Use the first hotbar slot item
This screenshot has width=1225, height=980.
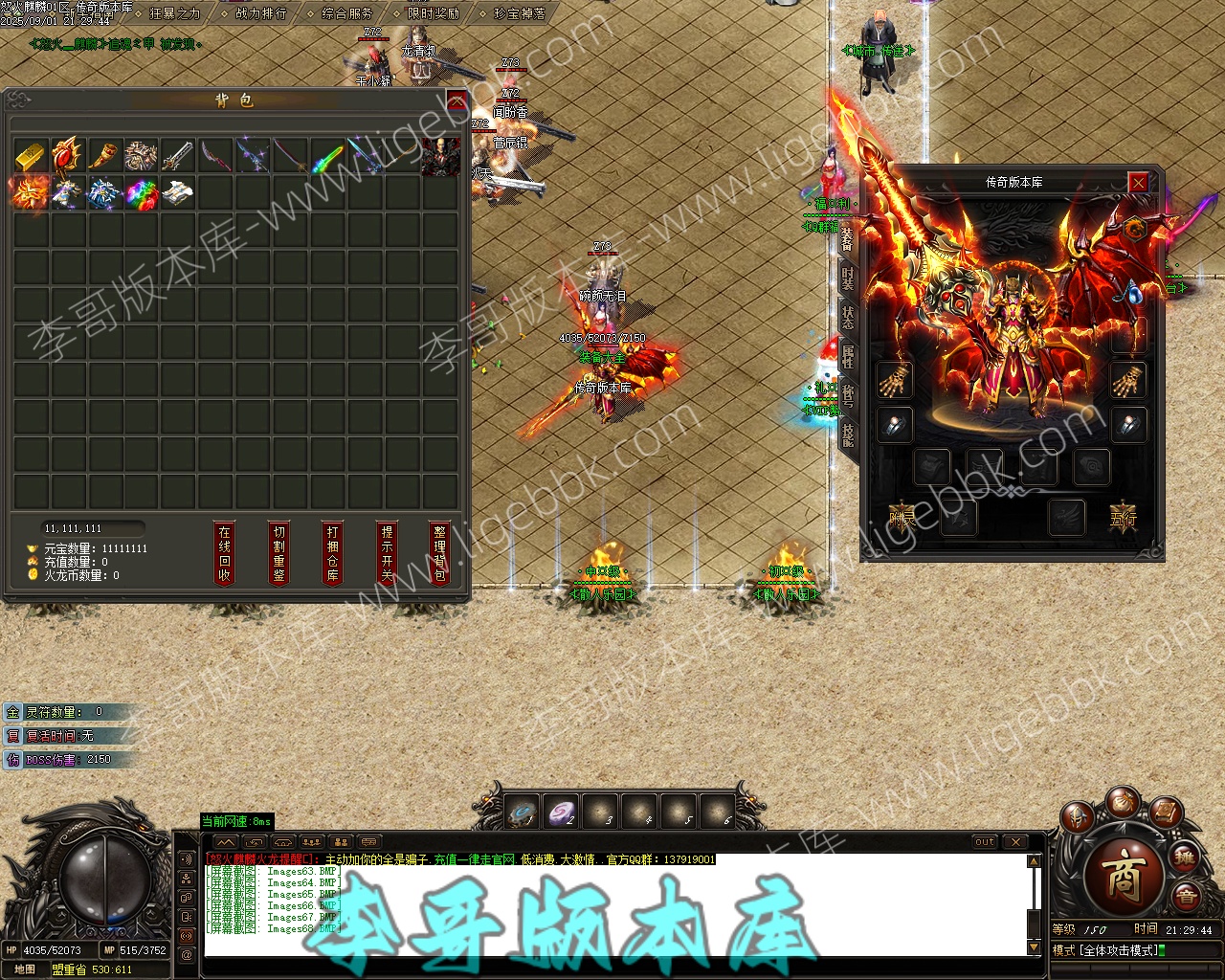pos(523,813)
